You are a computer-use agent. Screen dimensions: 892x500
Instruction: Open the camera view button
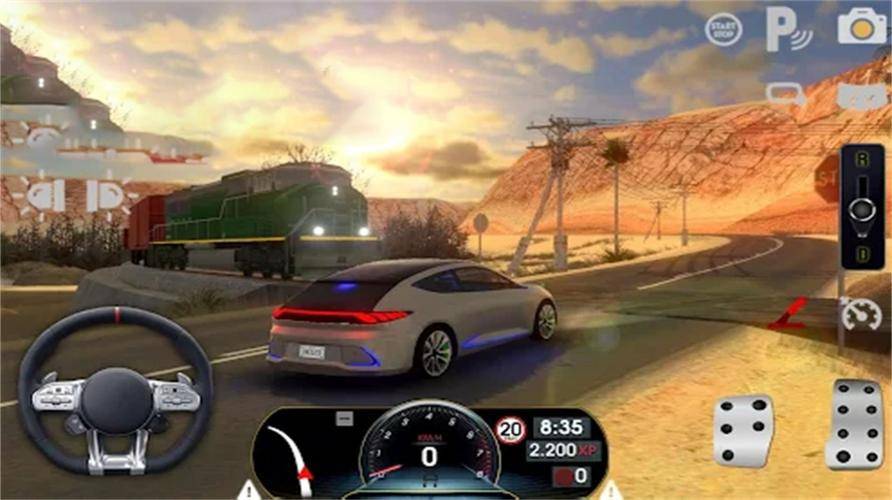[x=861, y=27]
